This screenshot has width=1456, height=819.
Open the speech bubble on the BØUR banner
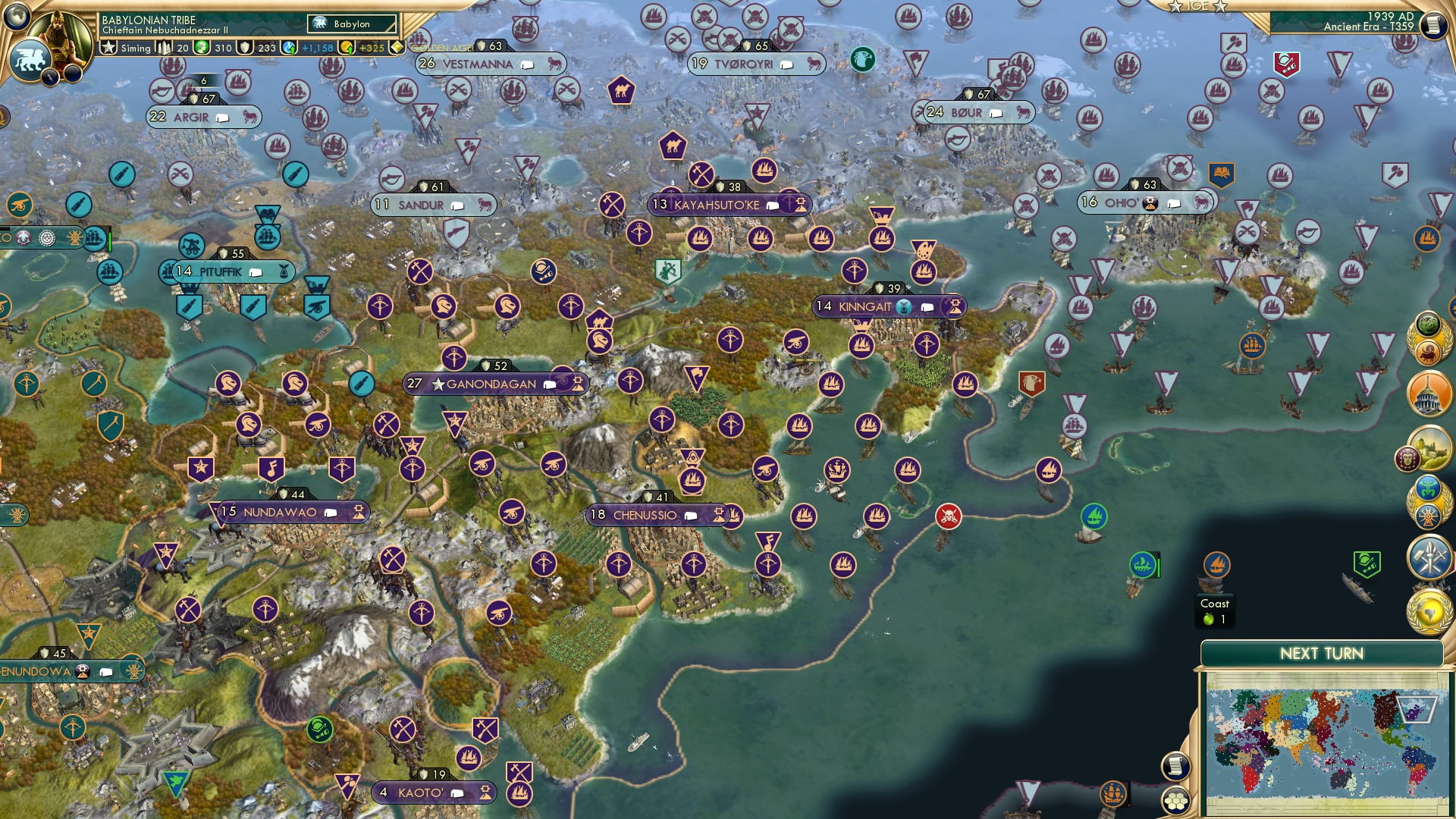coord(994,112)
